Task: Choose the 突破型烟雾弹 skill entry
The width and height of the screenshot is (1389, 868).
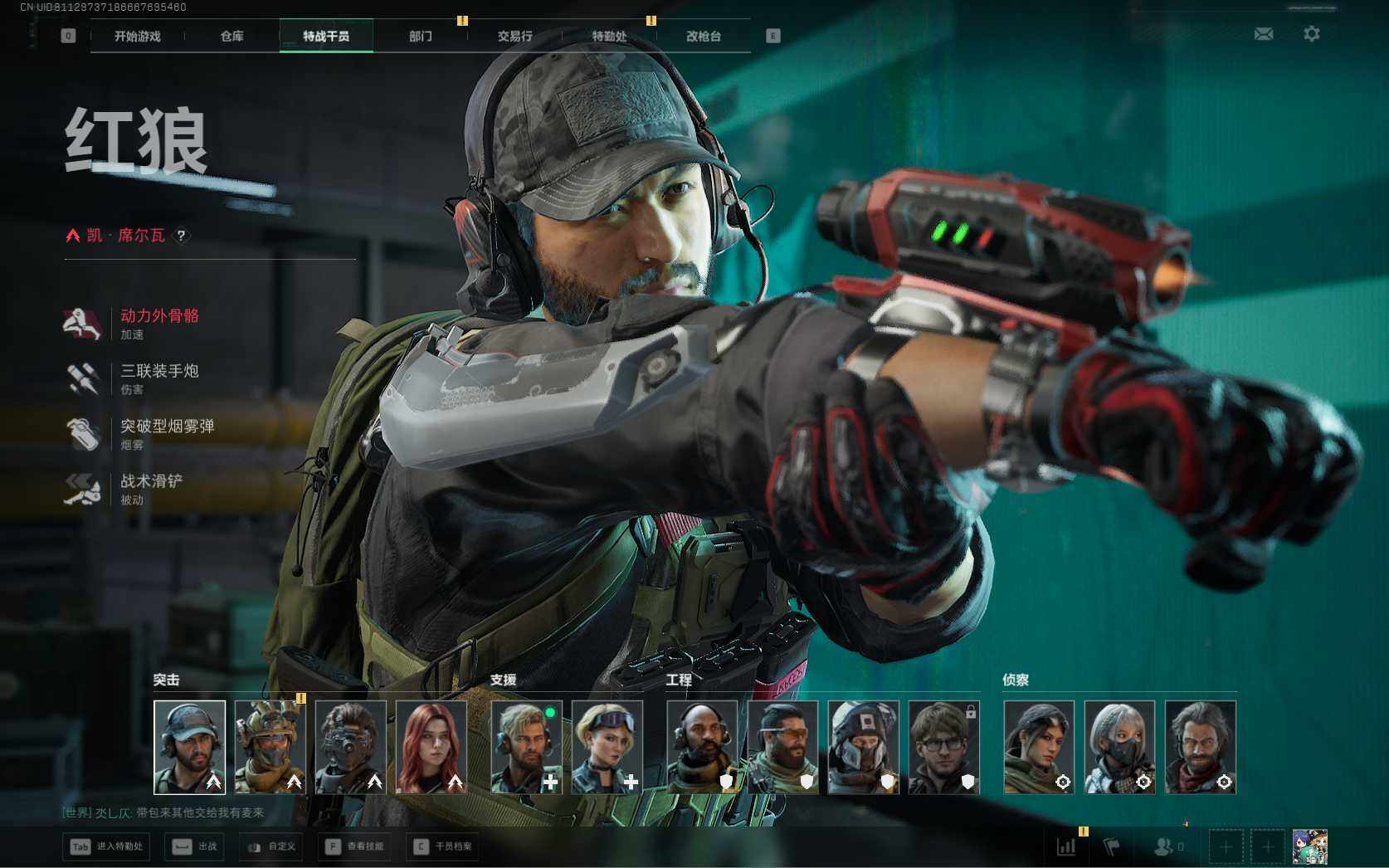Action: pos(167,427)
